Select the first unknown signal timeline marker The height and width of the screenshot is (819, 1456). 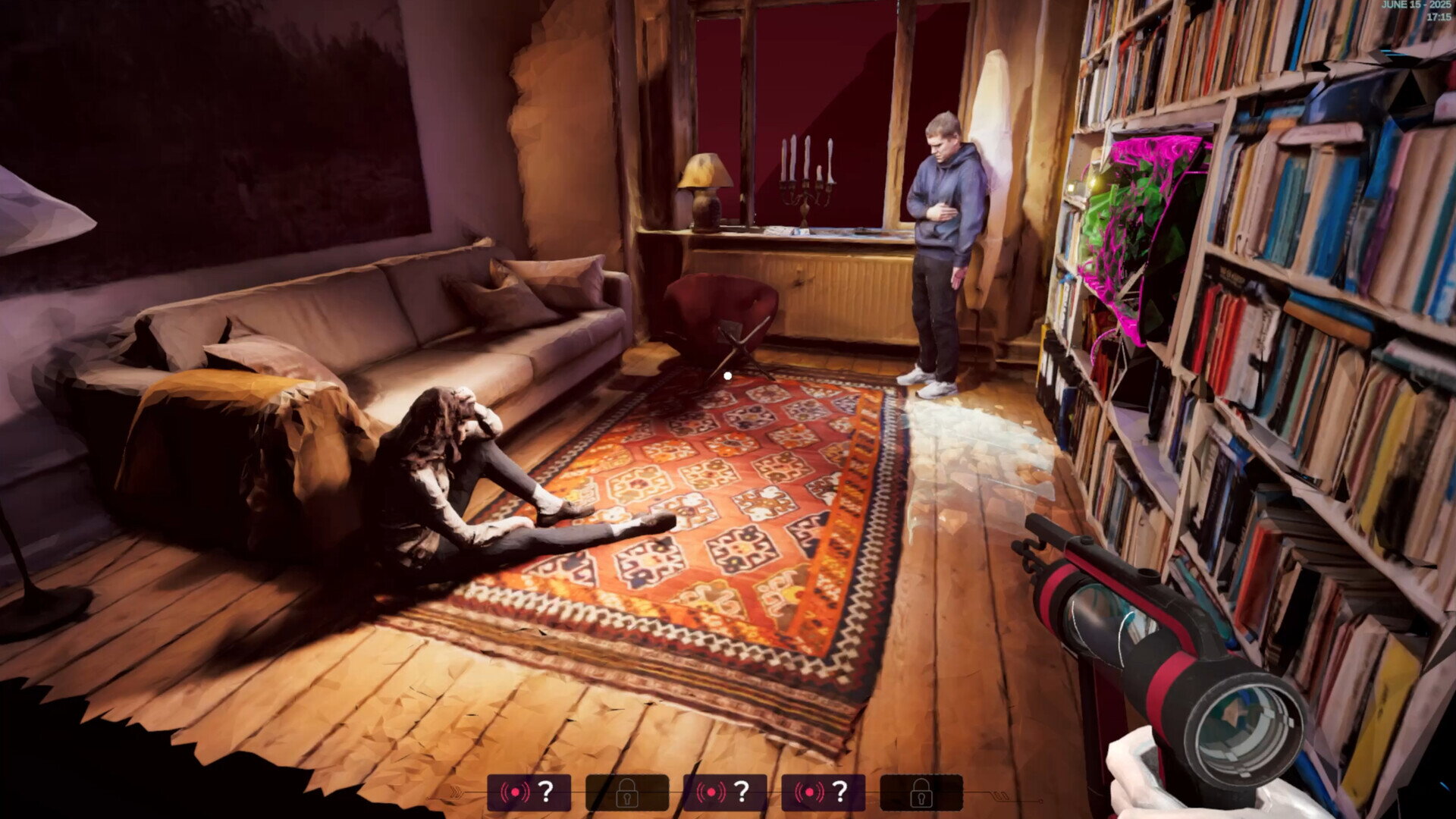(x=529, y=792)
